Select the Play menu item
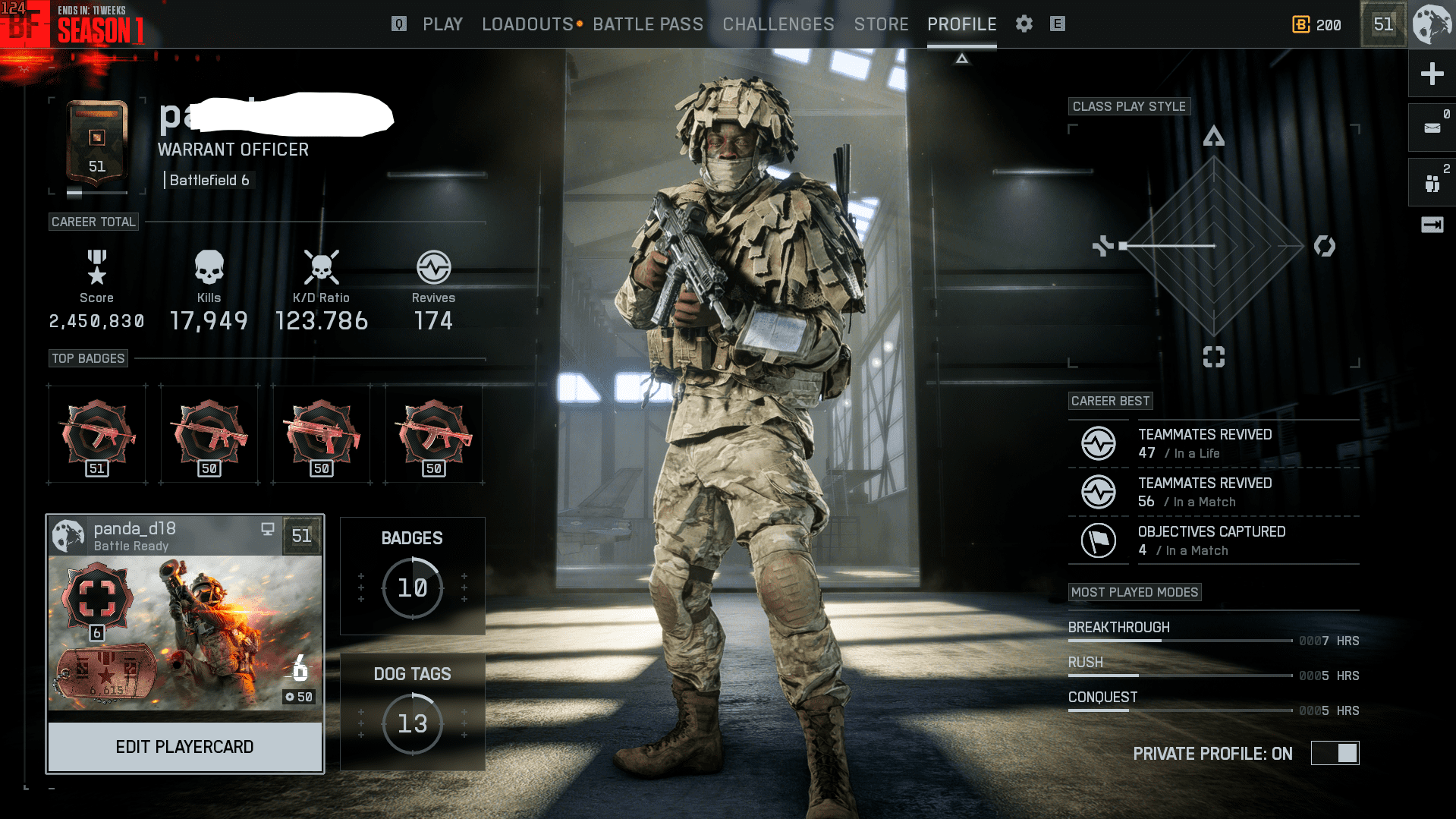1456x819 pixels. [x=442, y=24]
